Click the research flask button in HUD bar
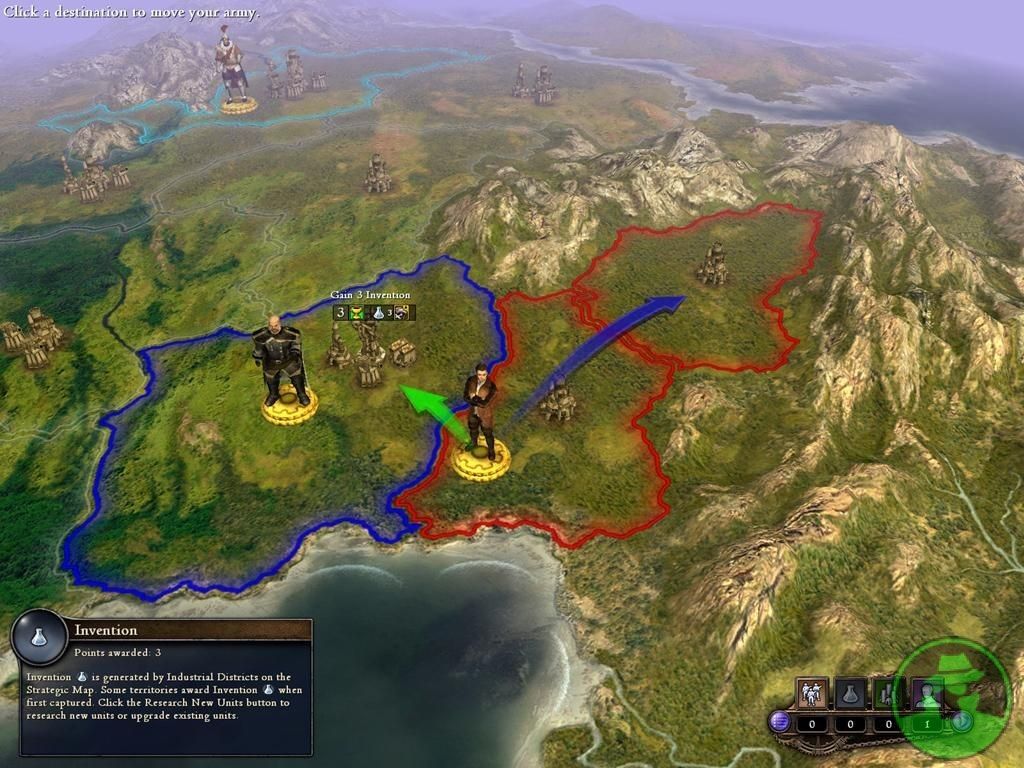The width and height of the screenshot is (1024, 768). (850, 692)
